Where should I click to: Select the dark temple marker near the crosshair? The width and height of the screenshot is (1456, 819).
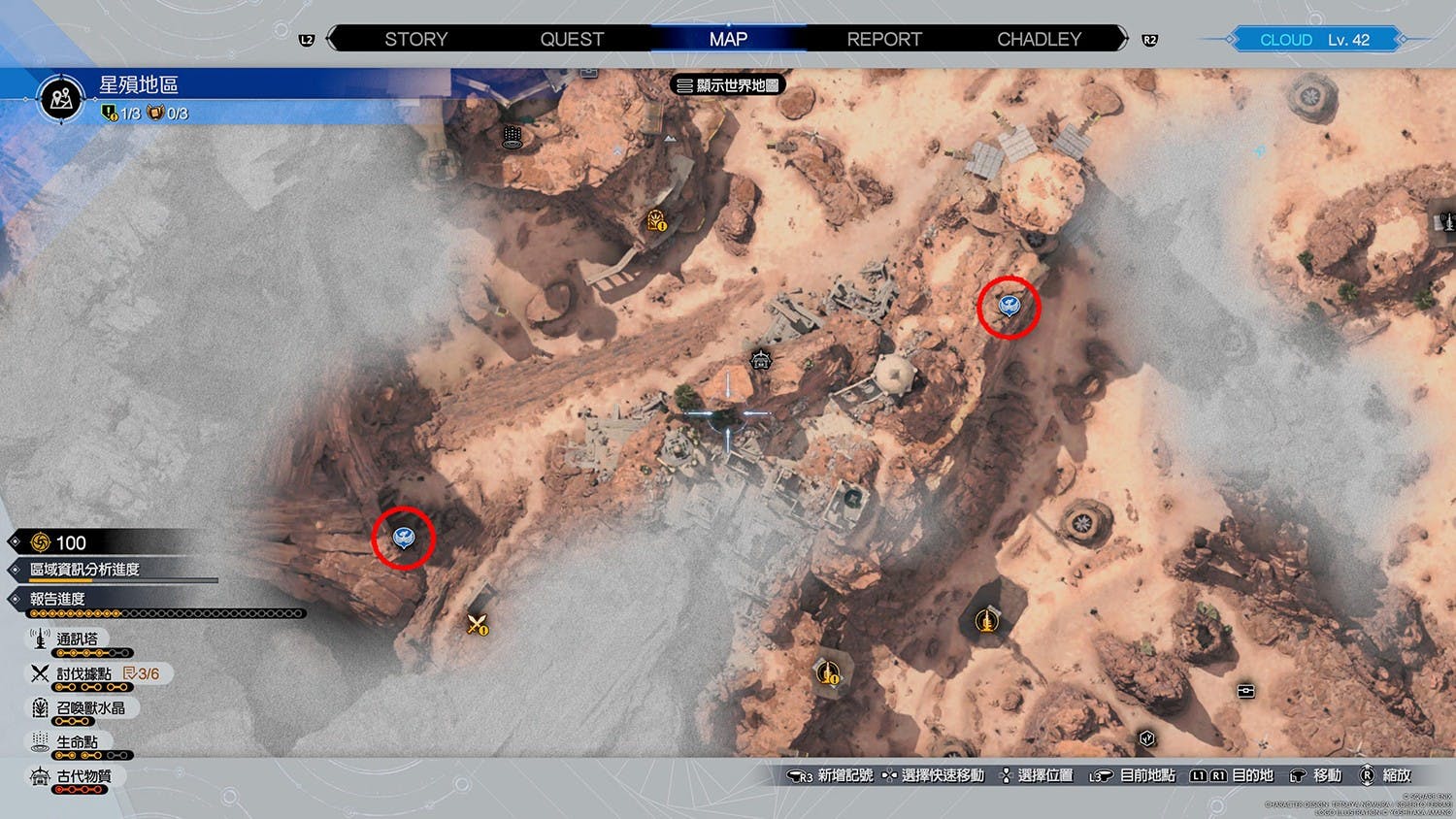(x=761, y=360)
